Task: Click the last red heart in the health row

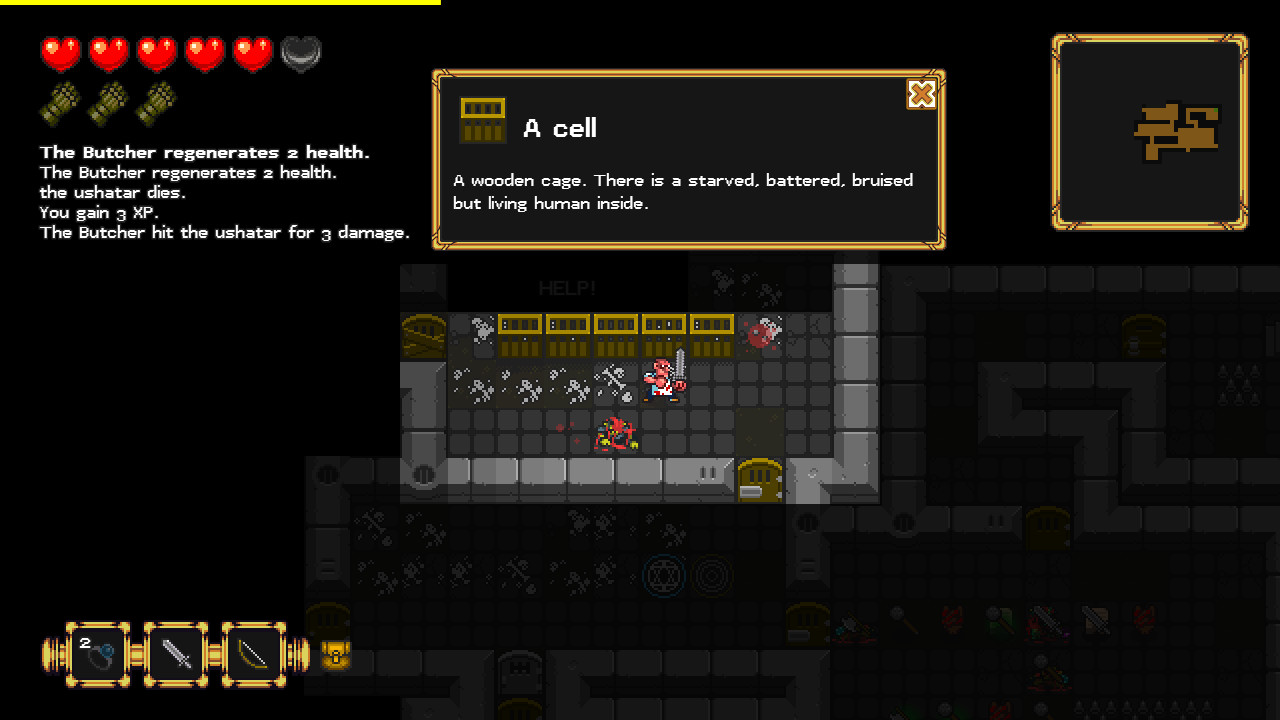Action: [252, 52]
